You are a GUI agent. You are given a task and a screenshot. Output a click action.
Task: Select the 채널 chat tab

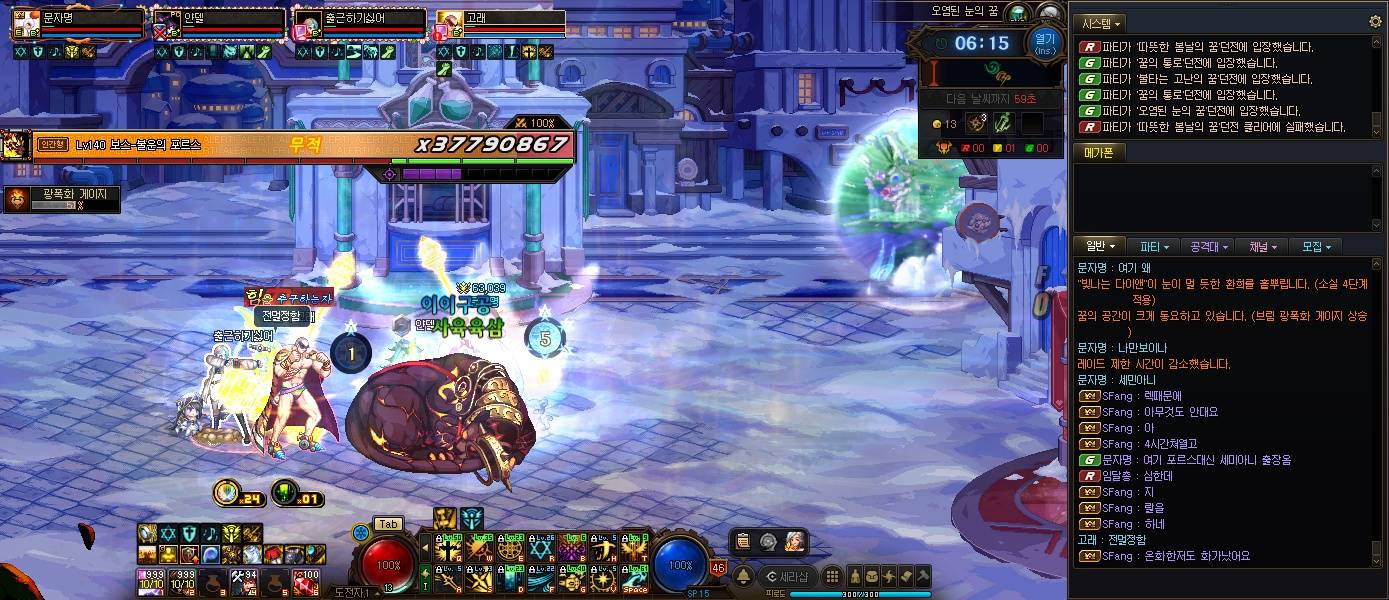click(1262, 246)
